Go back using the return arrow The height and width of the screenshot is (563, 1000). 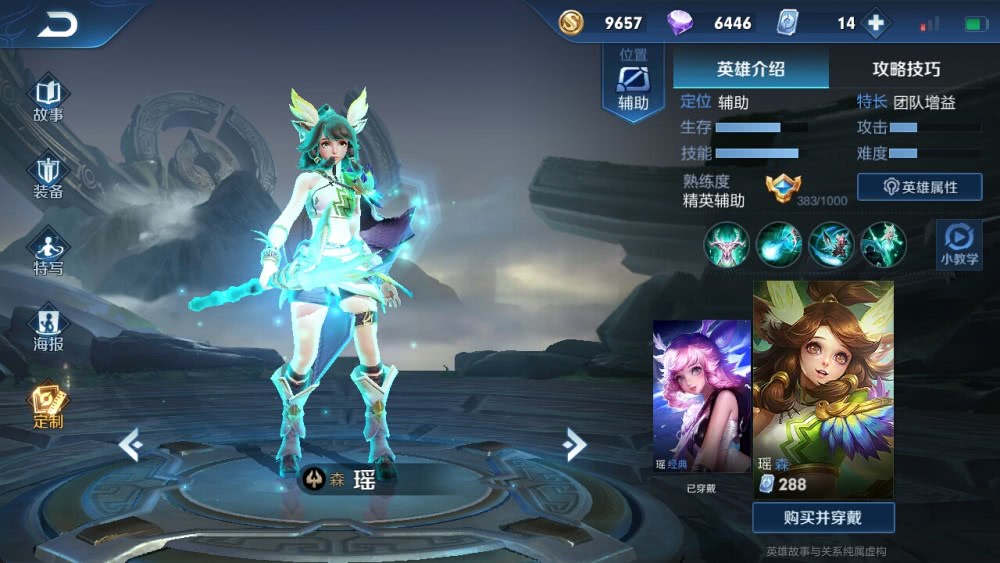(57, 25)
